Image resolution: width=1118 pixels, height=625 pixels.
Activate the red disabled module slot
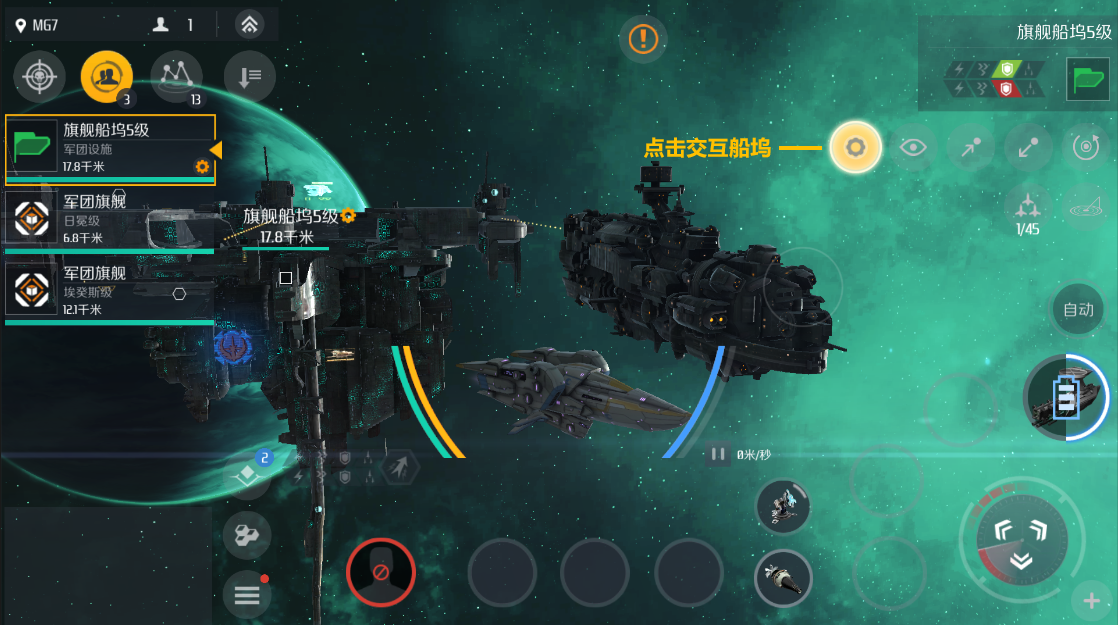point(380,572)
